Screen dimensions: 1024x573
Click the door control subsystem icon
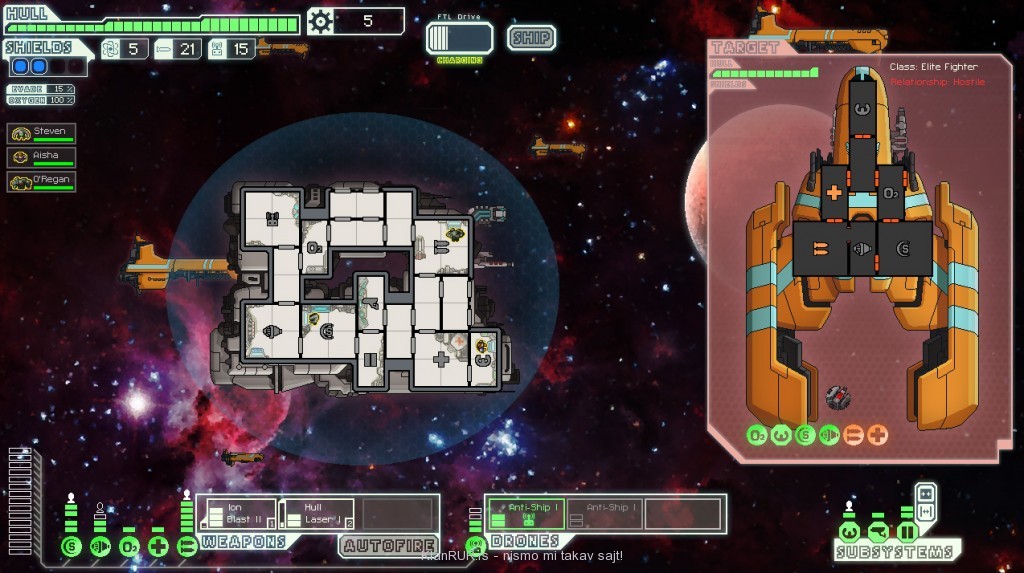[907, 531]
